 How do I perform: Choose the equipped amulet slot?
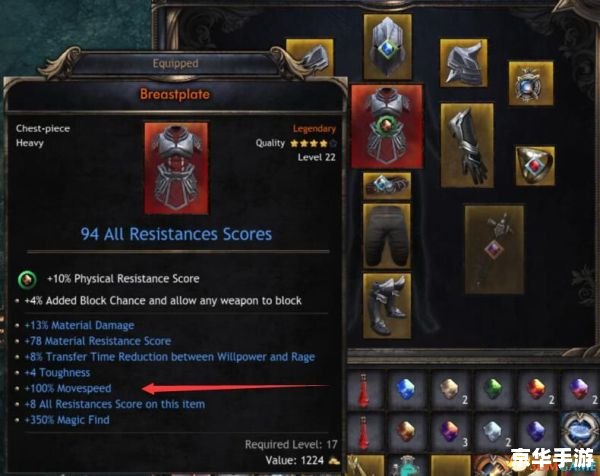pos(530,84)
